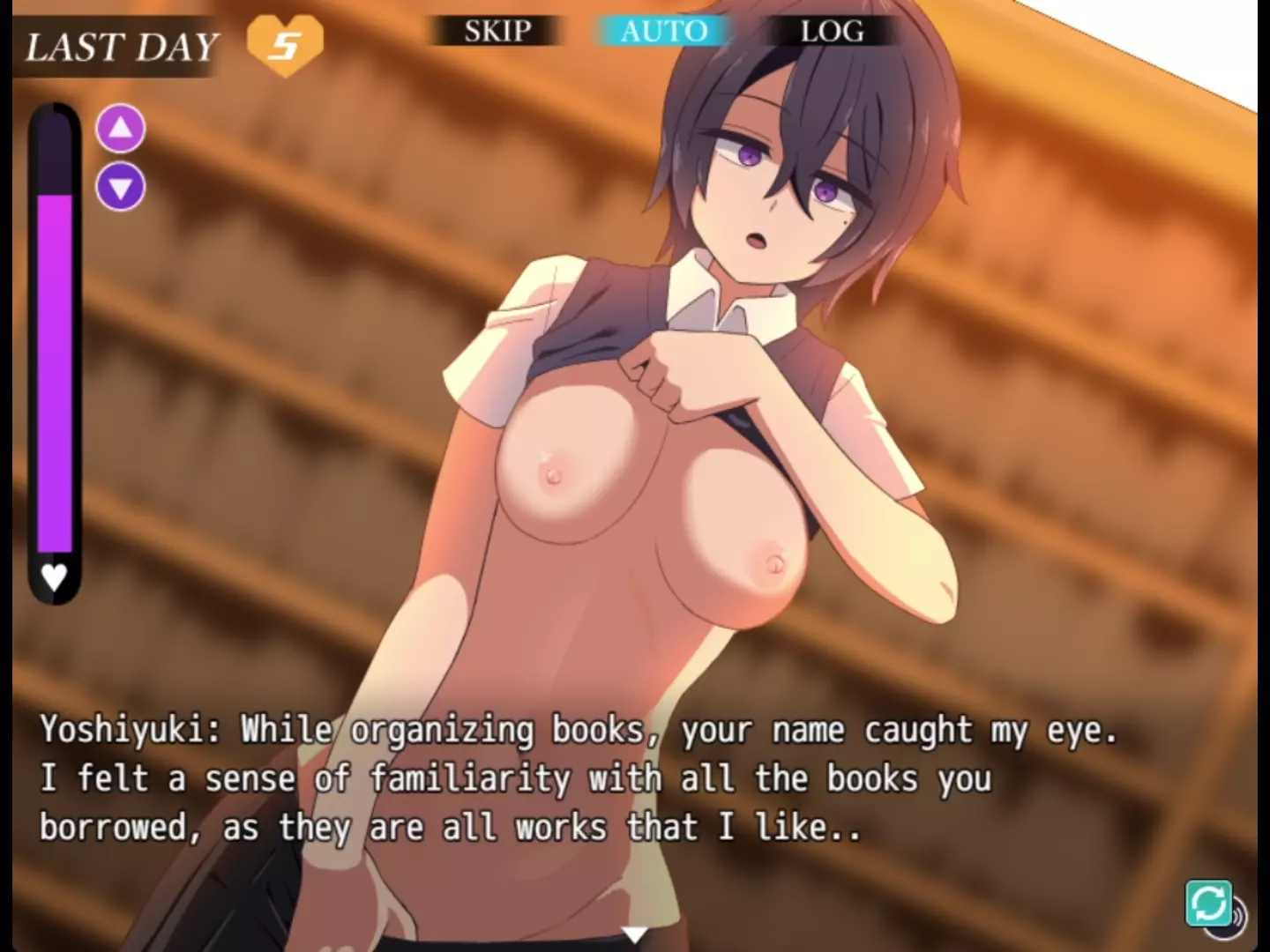Screen dimensions: 1270x952
Task: Click the purple up arrow button
Action: [121, 130]
